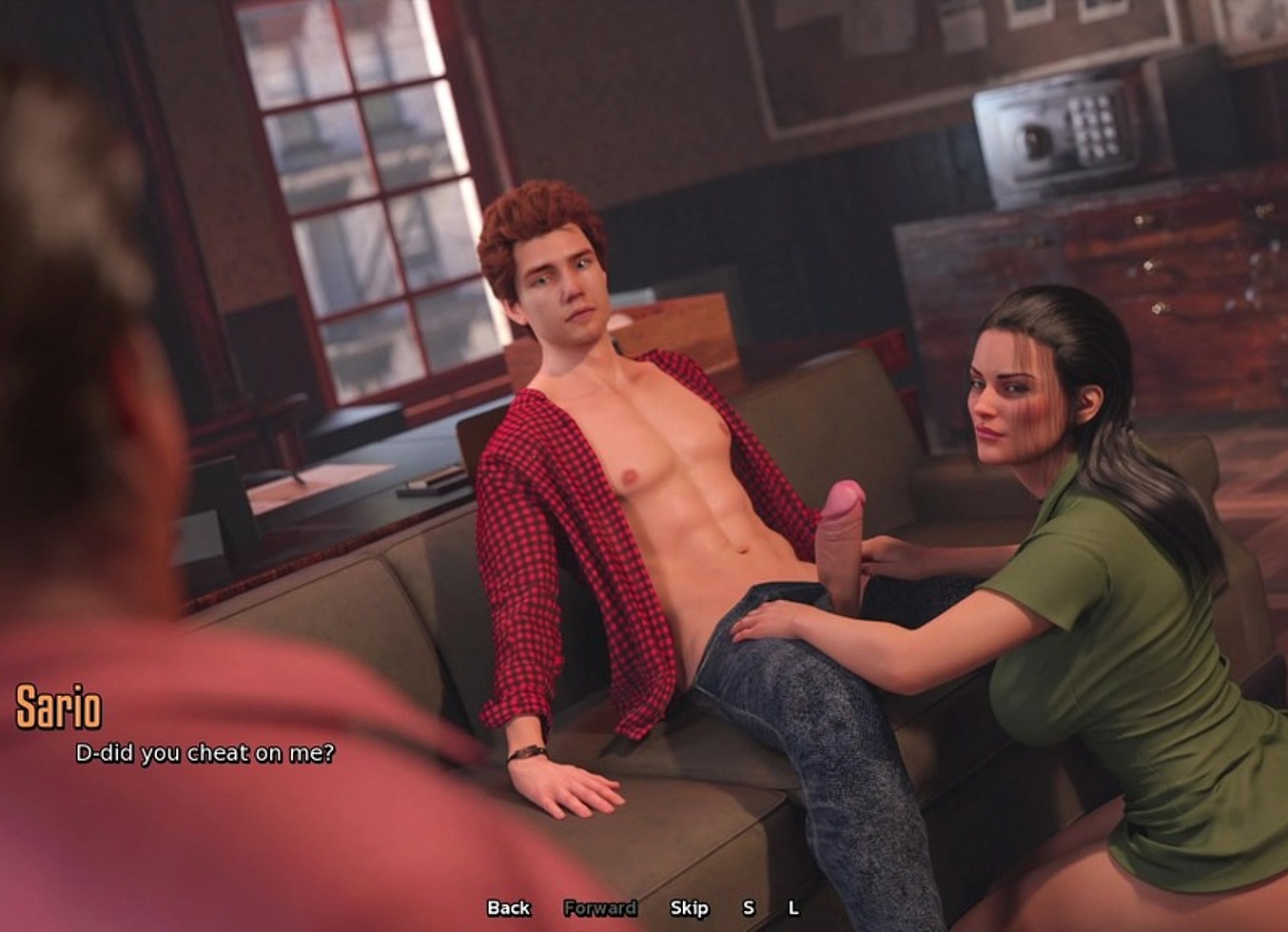The width and height of the screenshot is (1288, 932).
Task: Advance dialogue with the Forward button
Action: pyautogui.click(x=599, y=908)
